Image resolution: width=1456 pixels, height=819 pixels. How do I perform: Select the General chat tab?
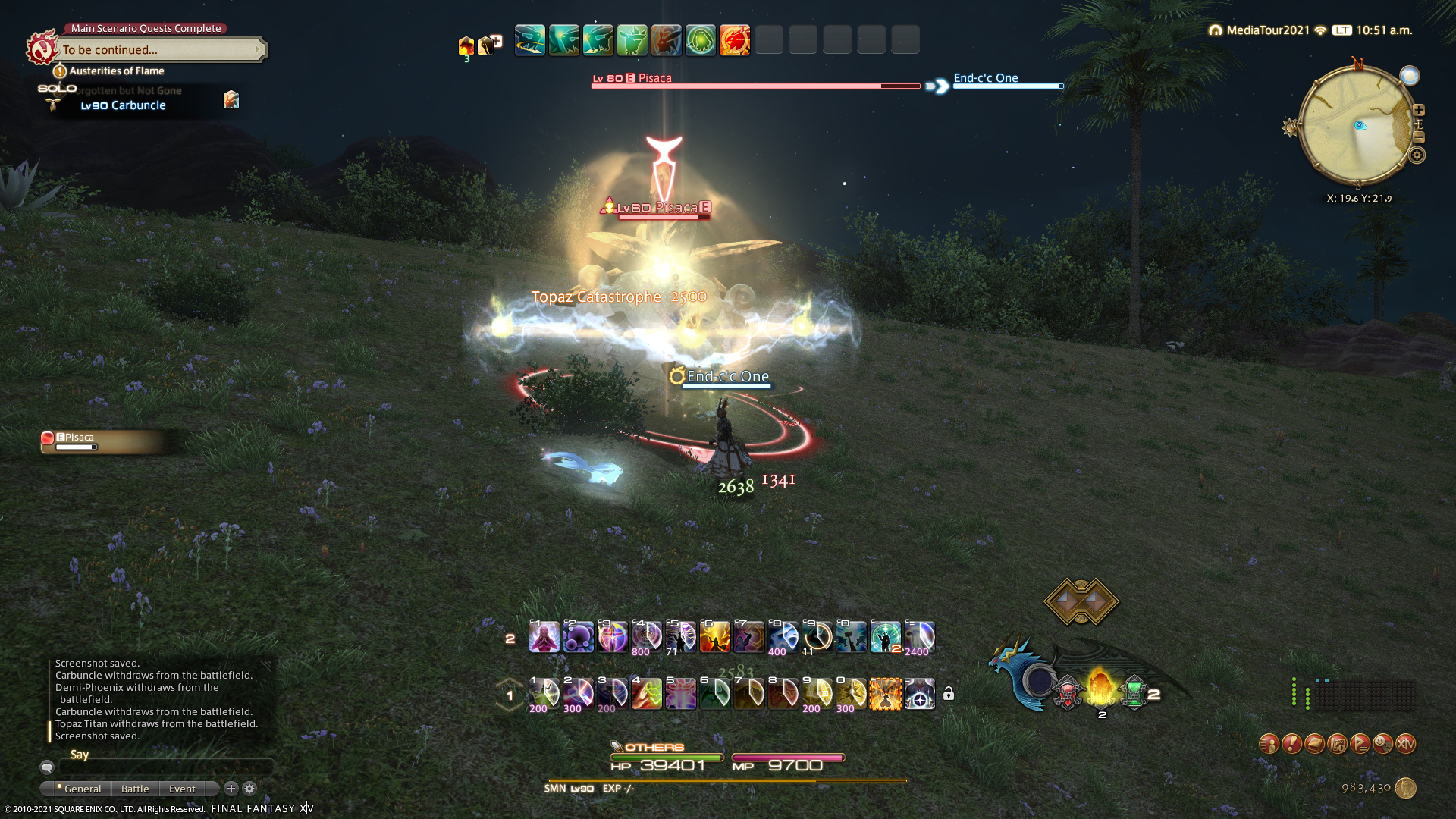82,789
